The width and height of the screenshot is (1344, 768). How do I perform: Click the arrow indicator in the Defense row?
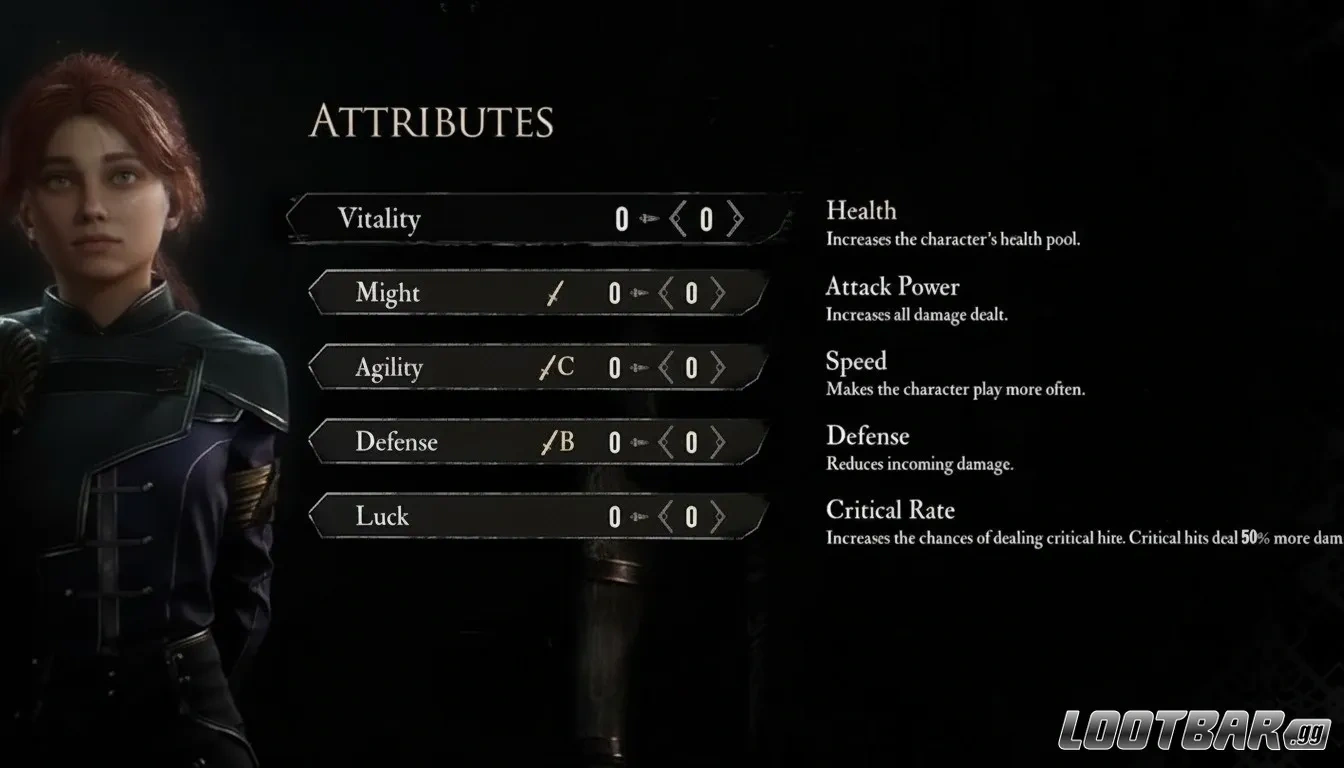point(641,441)
